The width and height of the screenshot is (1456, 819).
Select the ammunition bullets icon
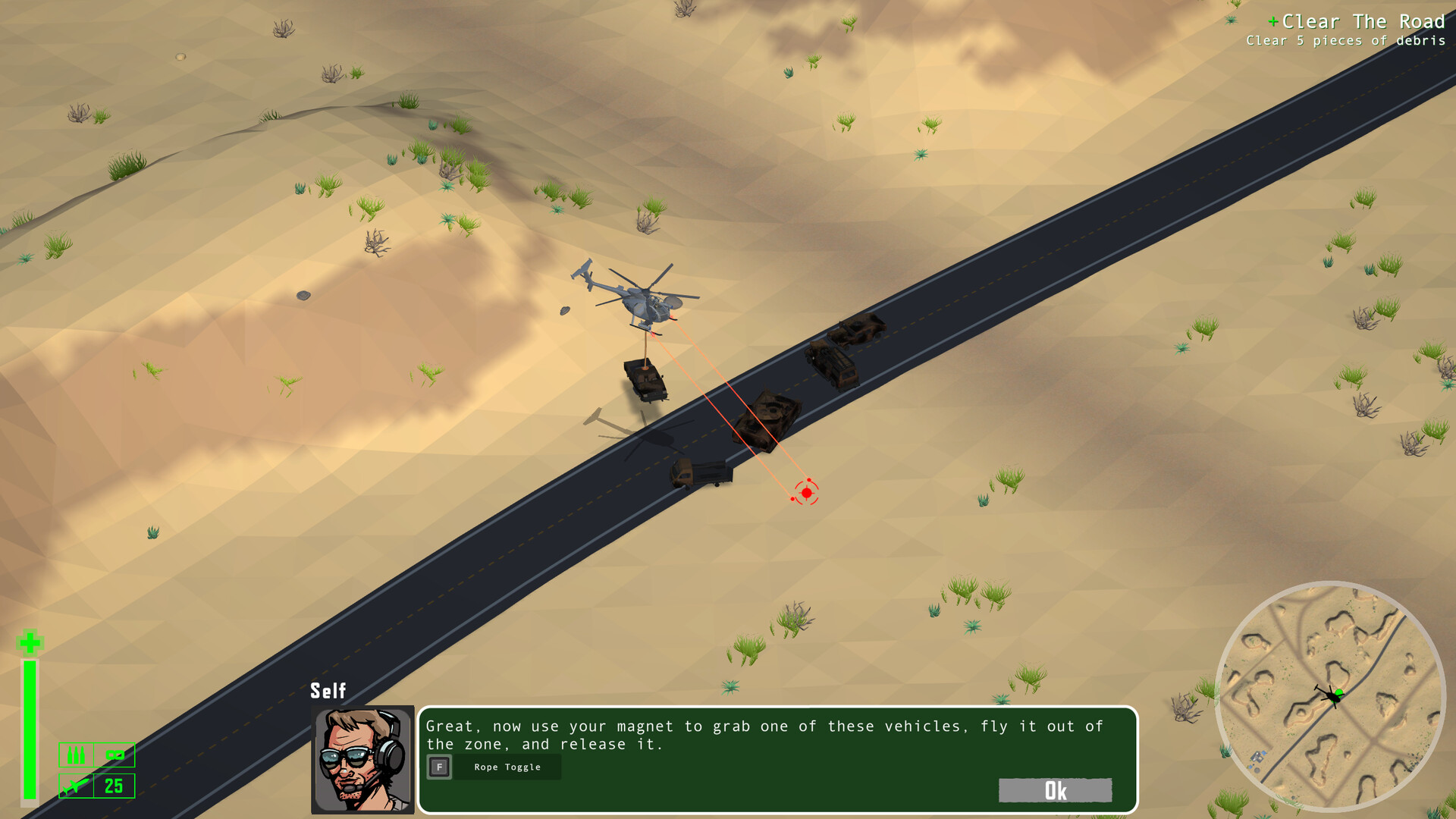(x=76, y=755)
